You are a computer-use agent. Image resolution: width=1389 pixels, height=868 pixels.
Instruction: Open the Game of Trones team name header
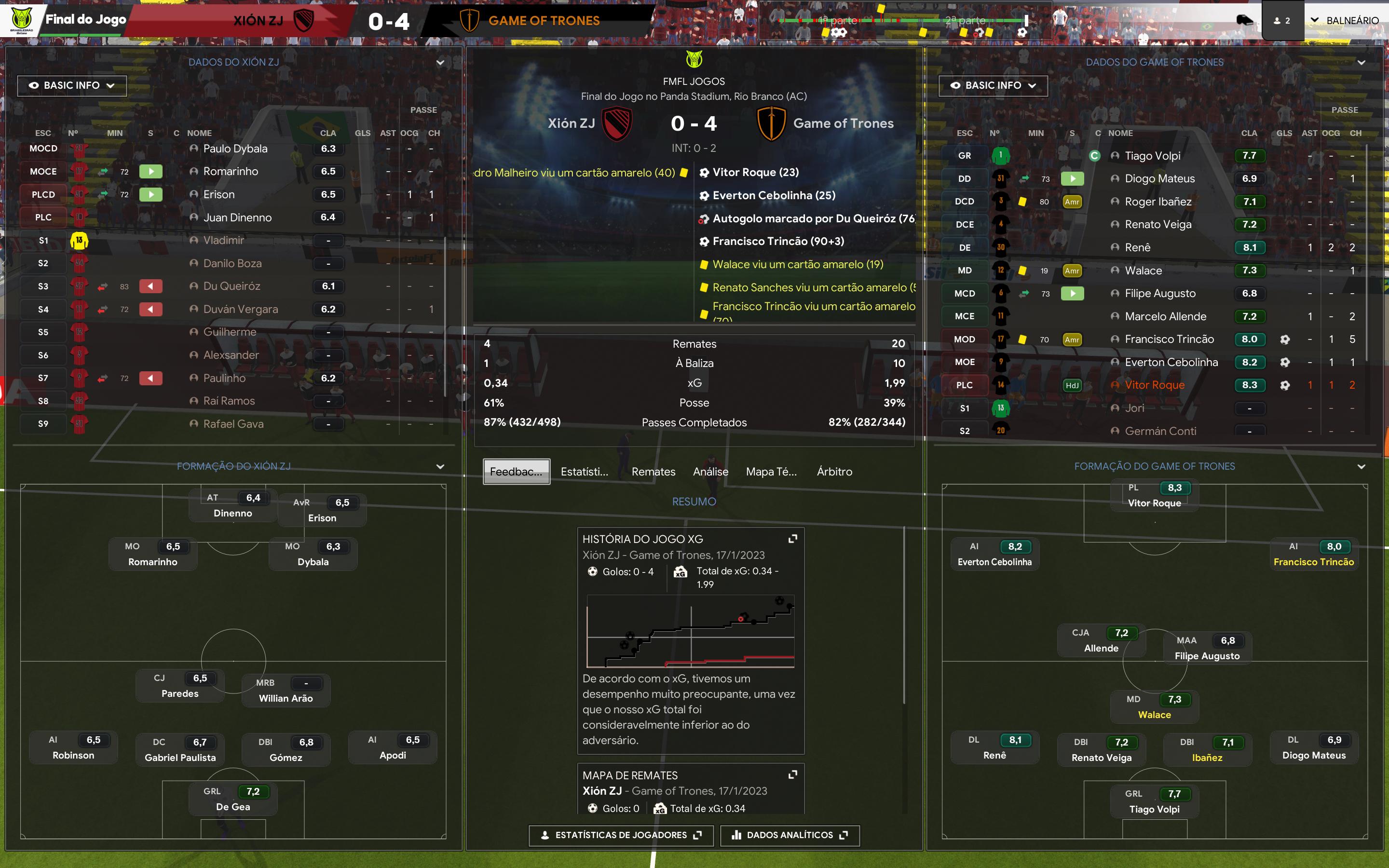point(544,21)
